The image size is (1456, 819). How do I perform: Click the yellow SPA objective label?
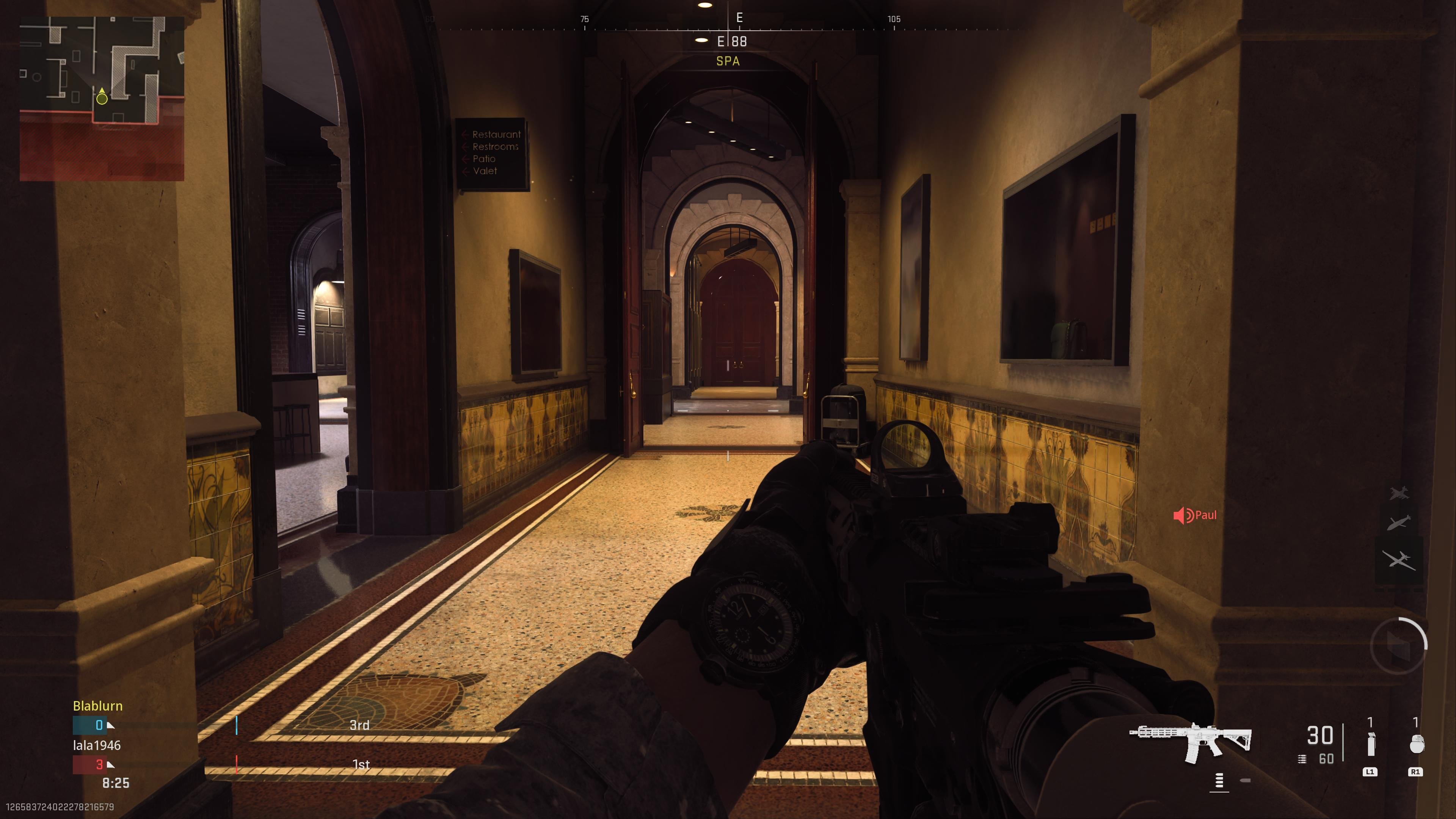tap(728, 61)
